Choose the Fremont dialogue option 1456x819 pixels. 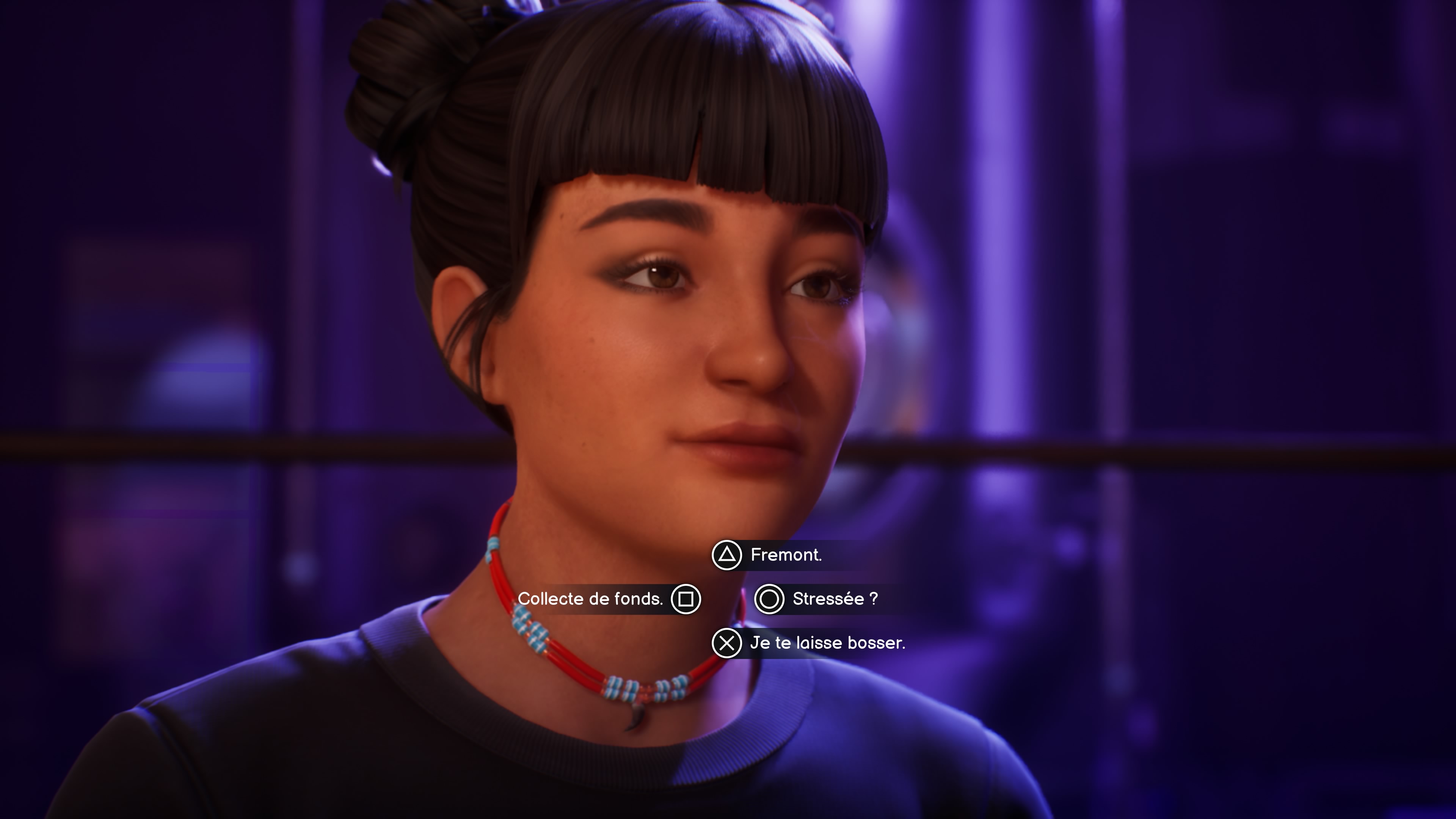pos(787,555)
